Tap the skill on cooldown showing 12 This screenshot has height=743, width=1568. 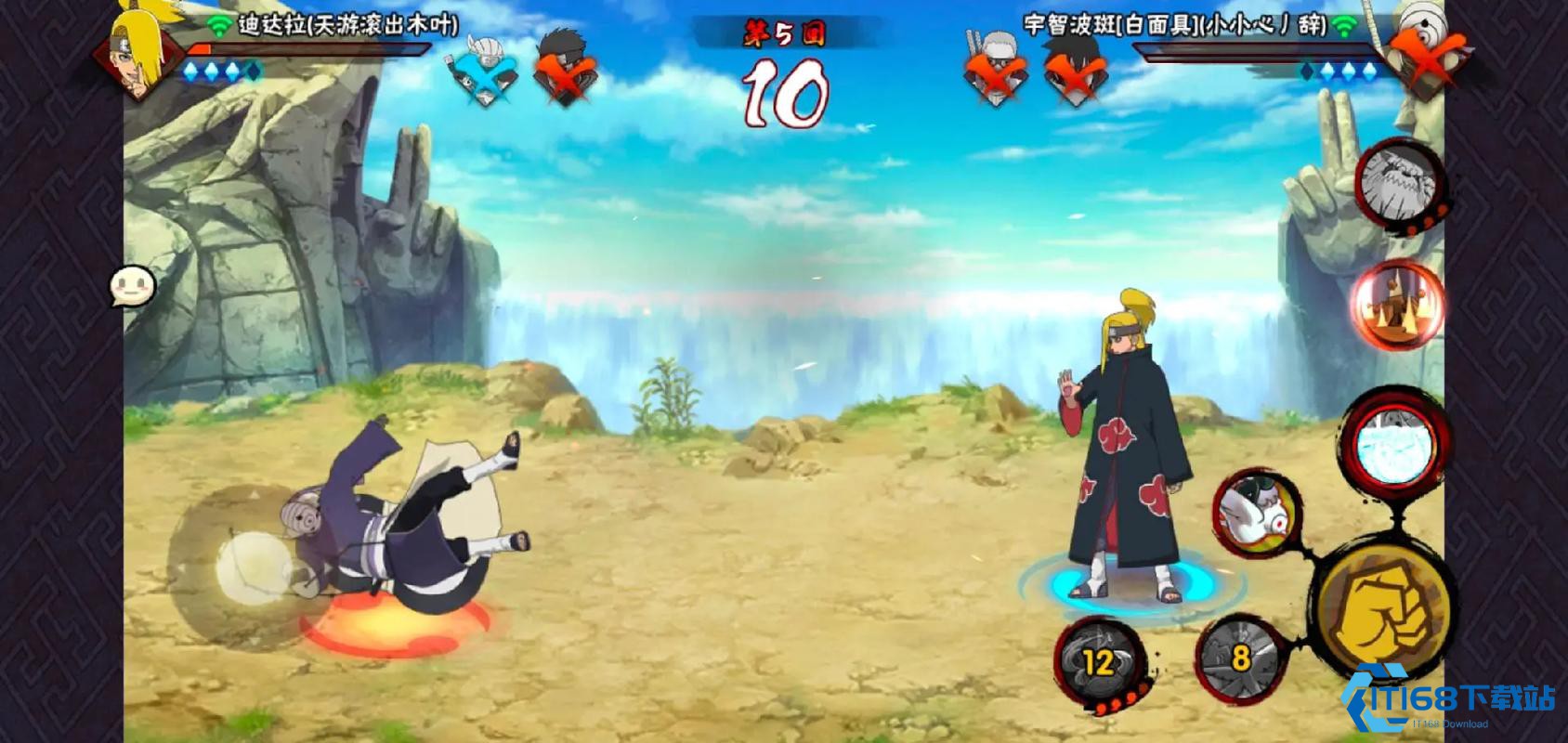[x=1099, y=663]
